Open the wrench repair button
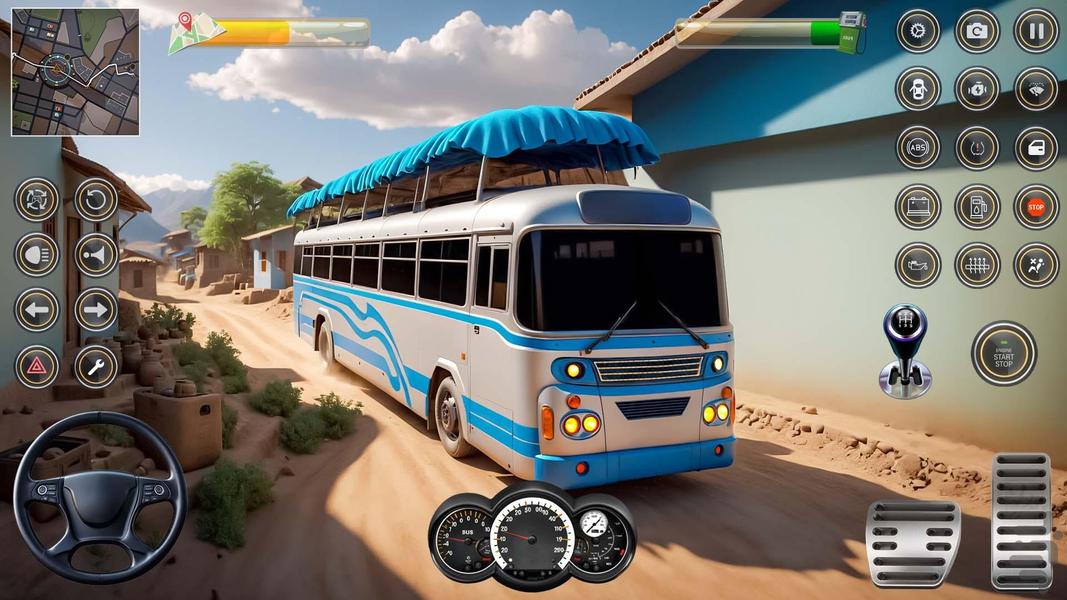The width and height of the screenshot is (1067, 600). click(96, 367)
